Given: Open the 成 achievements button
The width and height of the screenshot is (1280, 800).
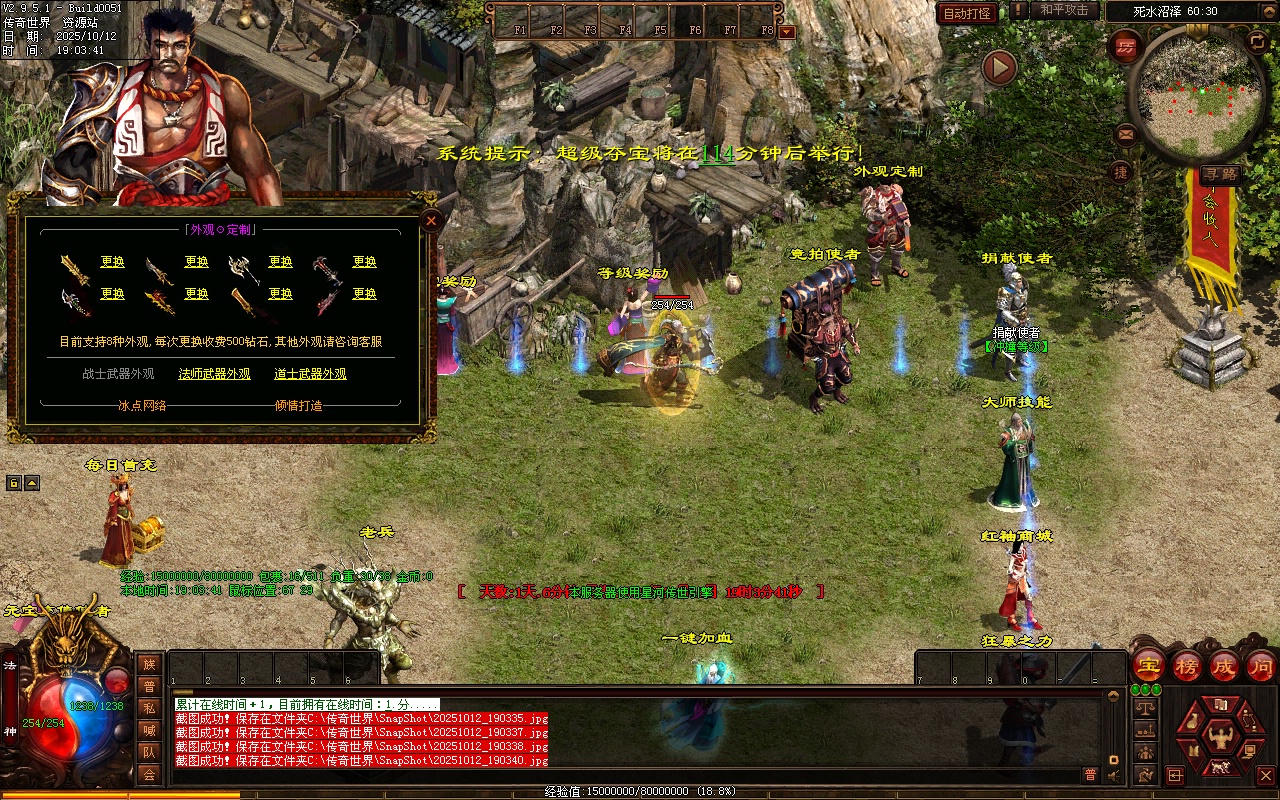Looking at the screenshot, I should [x=1224, y=665].
